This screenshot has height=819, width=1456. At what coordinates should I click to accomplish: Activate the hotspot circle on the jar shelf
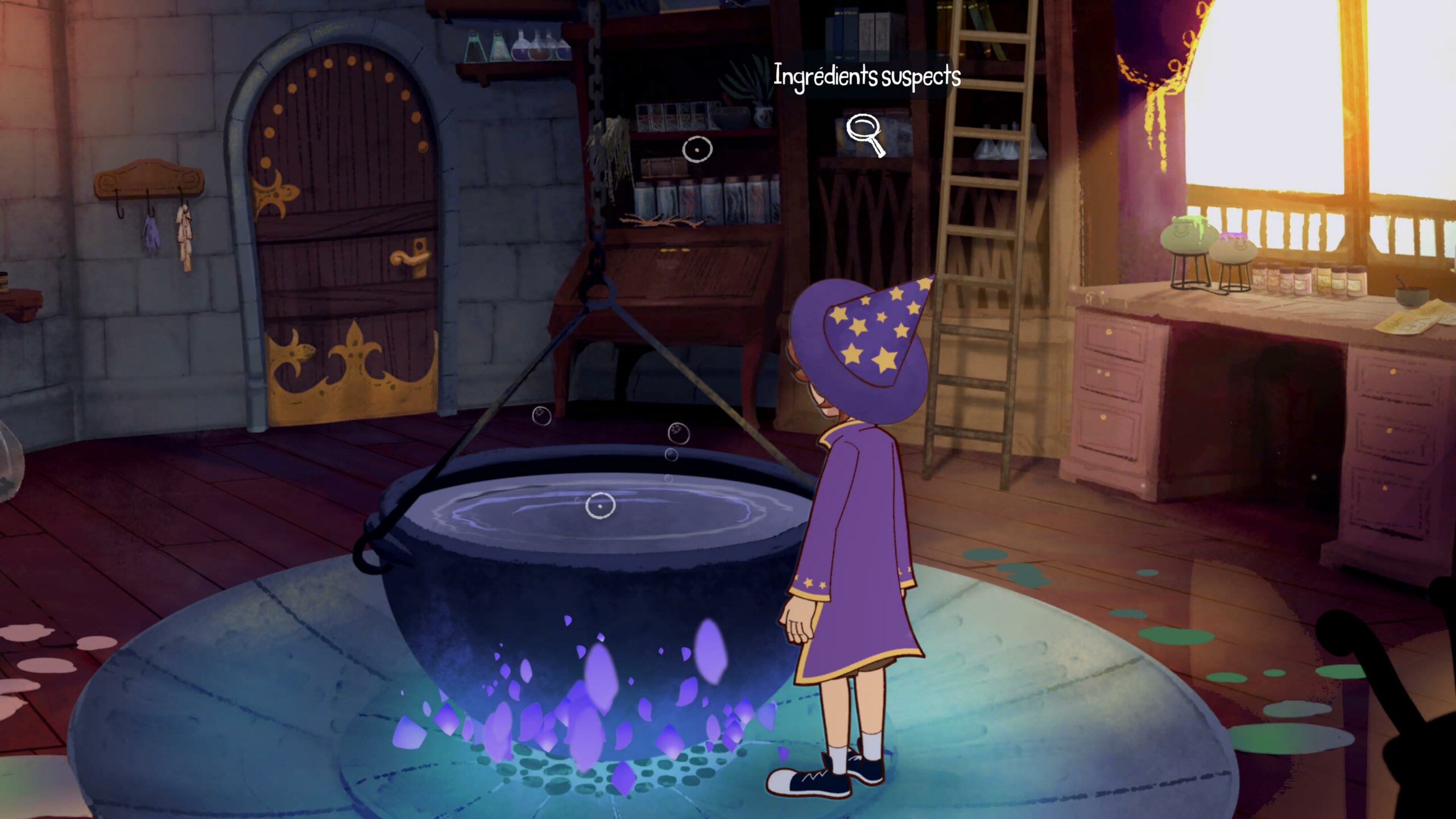pos(697,149)
